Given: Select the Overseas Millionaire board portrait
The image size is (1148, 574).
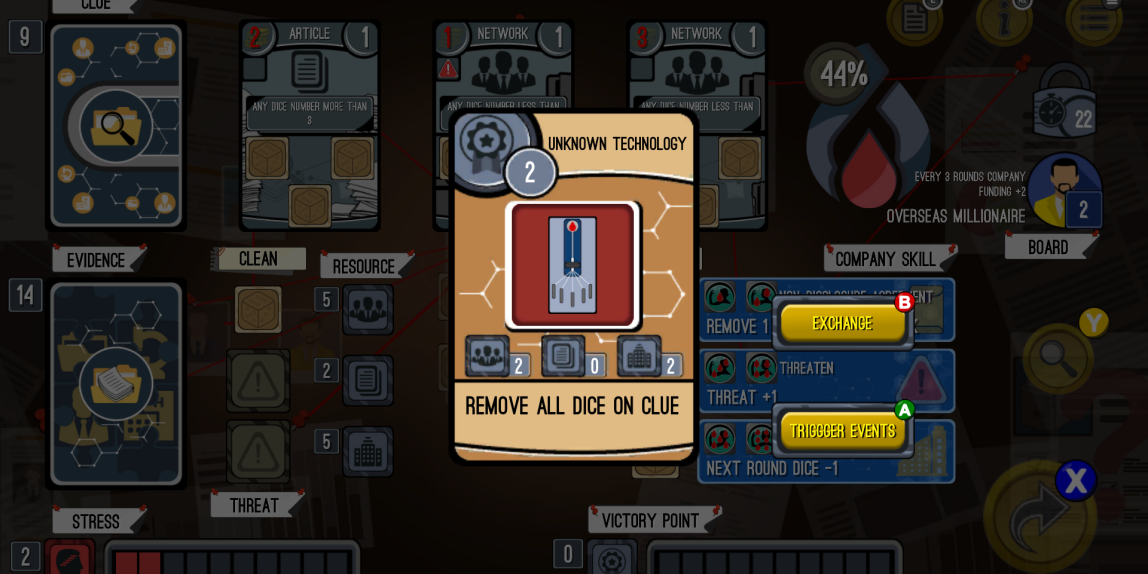Looking at the screenshot, I should pyautogui.click(x=1065, y=192).
